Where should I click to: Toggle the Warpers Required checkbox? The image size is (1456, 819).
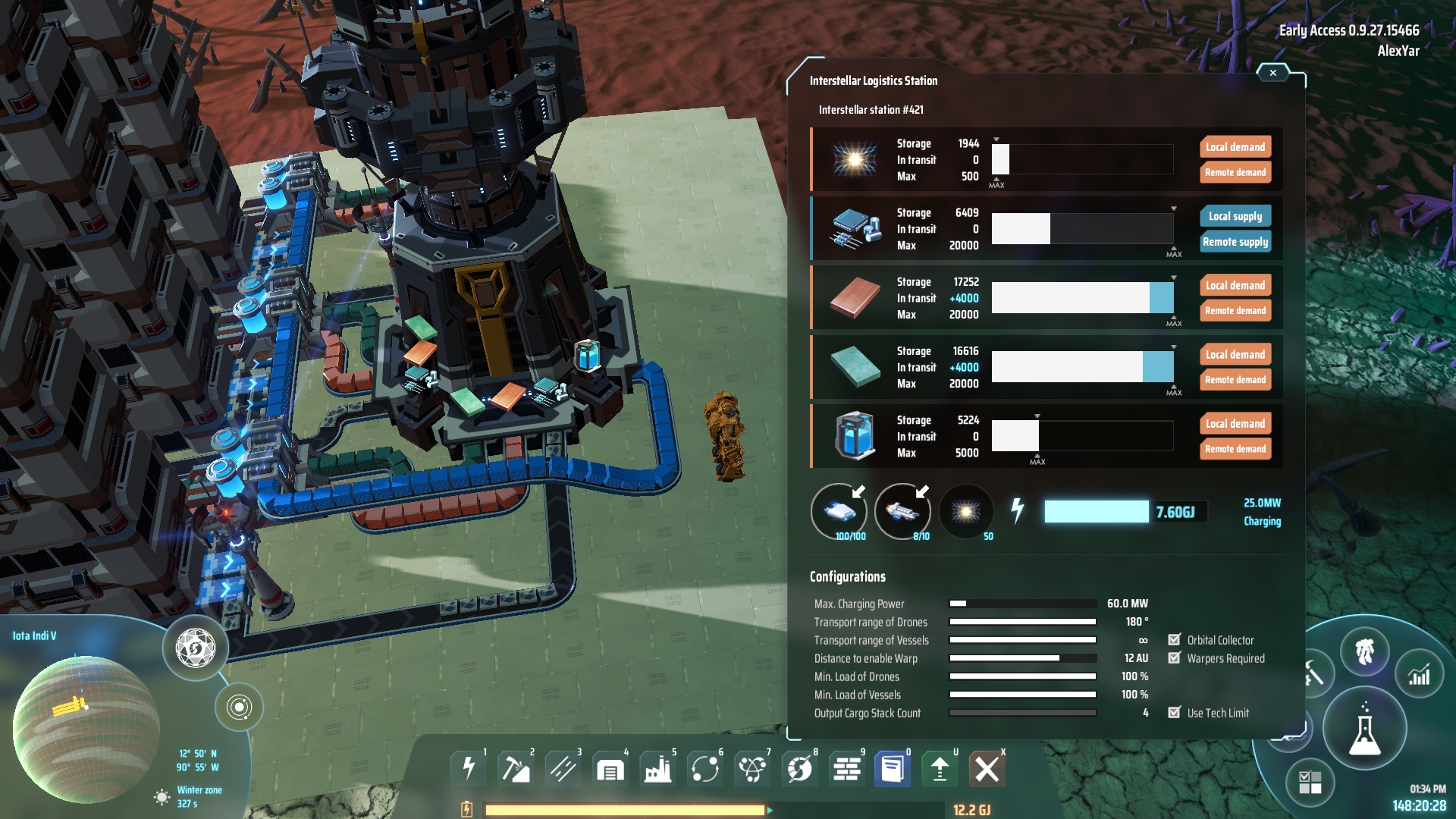(1175, 658)
